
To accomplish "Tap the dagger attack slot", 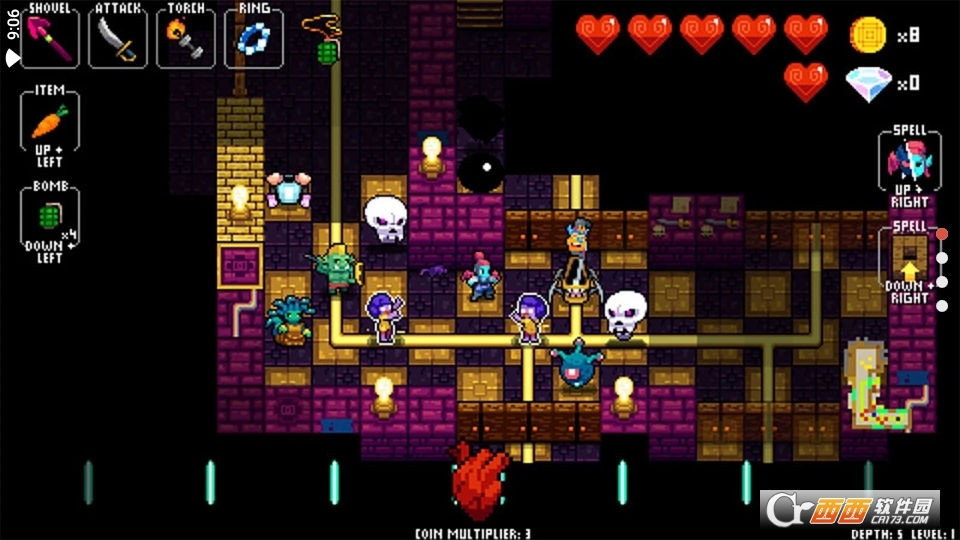I will click(x=117, y=37).
